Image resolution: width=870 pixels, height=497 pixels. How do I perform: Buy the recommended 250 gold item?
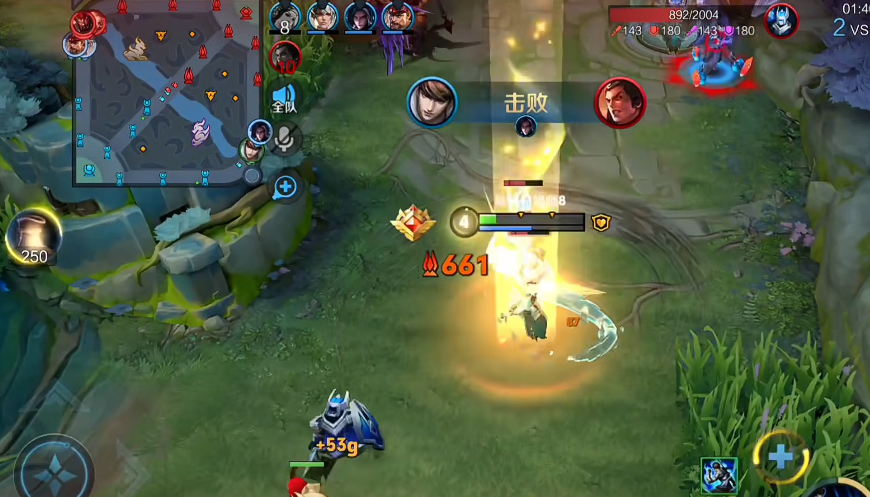pos(33,236)
